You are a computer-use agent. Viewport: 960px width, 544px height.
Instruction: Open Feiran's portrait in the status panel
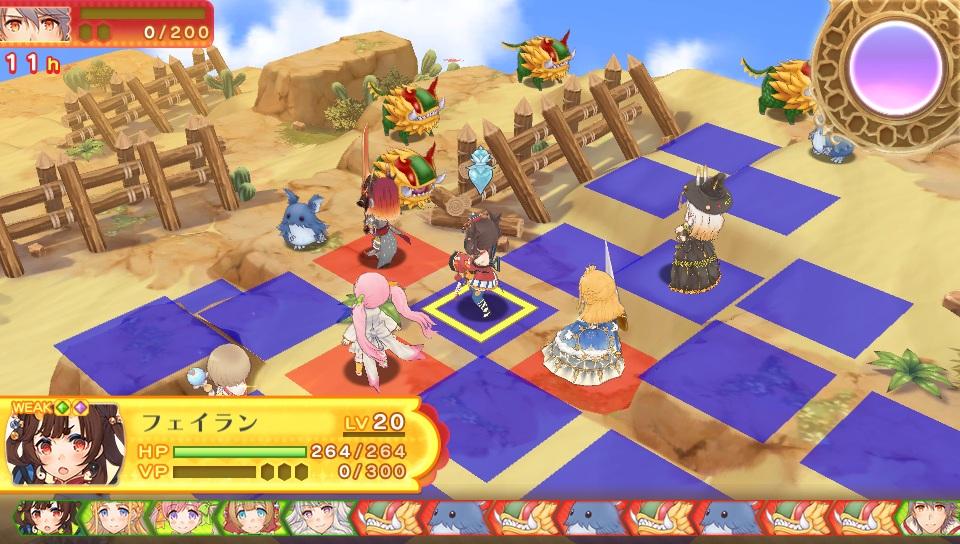click(x=63, y=443)
